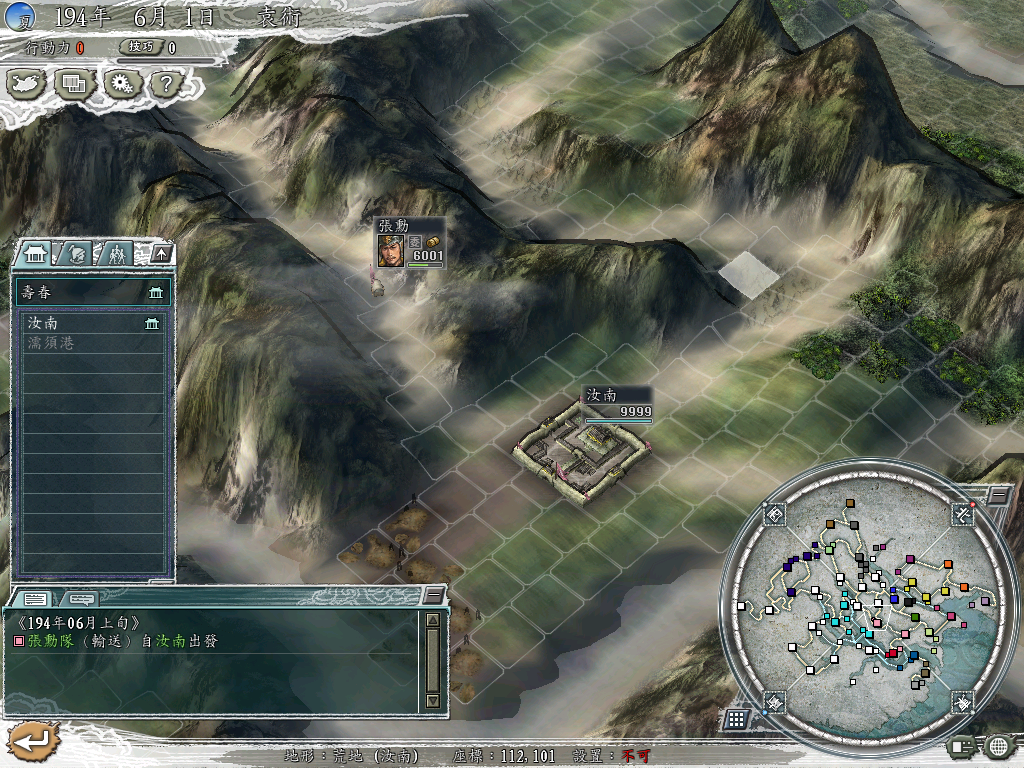Collapse the city list panel with arrow
The image size is (1024, 768).
pyautogui.click(x=162, y=254)
